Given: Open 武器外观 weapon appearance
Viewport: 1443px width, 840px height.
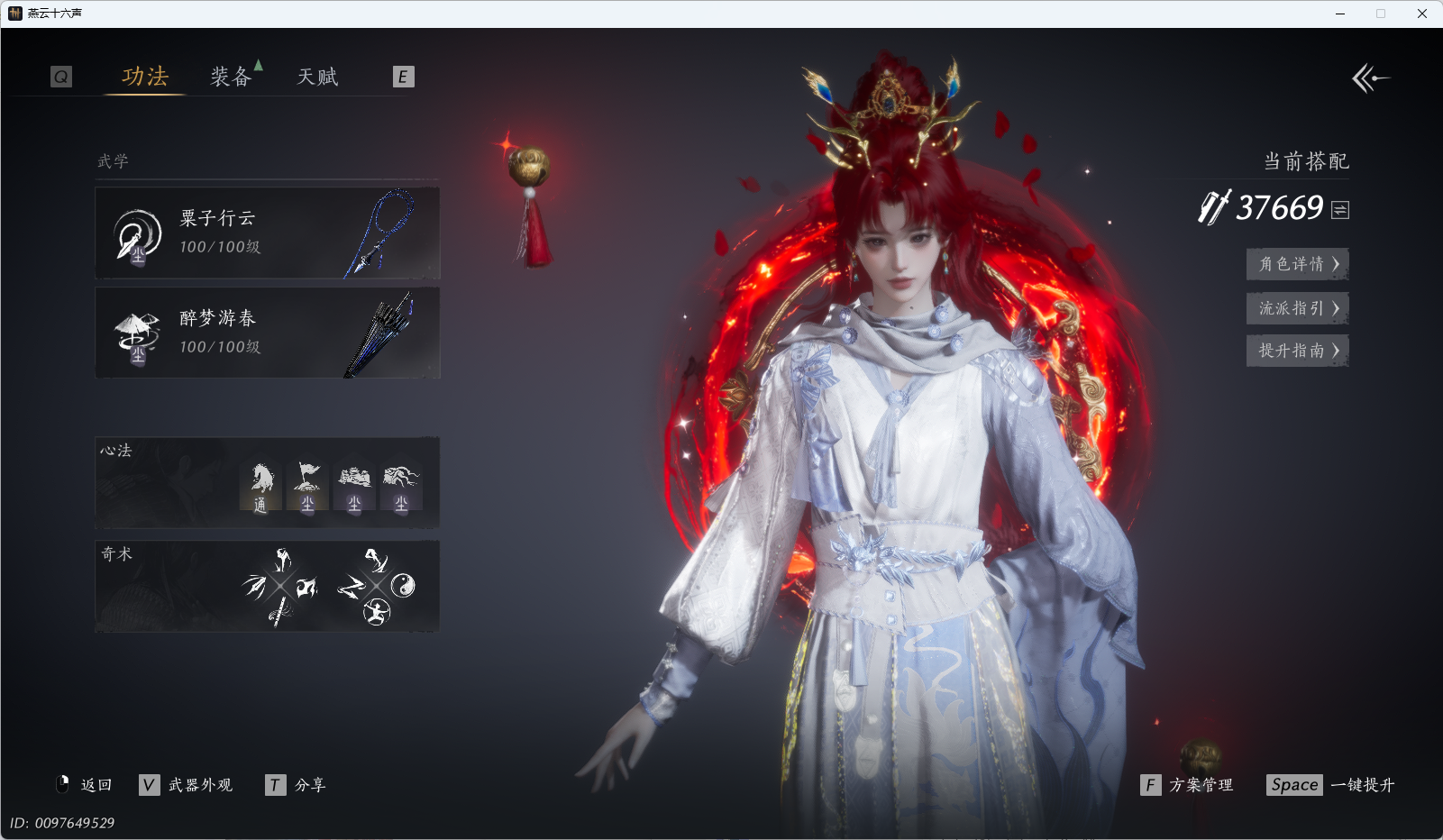Looking at the screenshot, I should click(187, 785).
